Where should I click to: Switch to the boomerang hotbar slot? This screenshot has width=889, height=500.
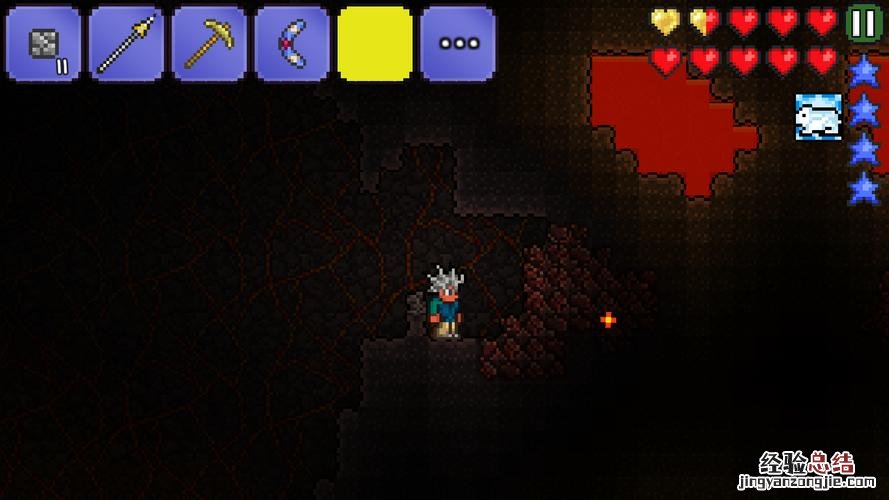292,44
